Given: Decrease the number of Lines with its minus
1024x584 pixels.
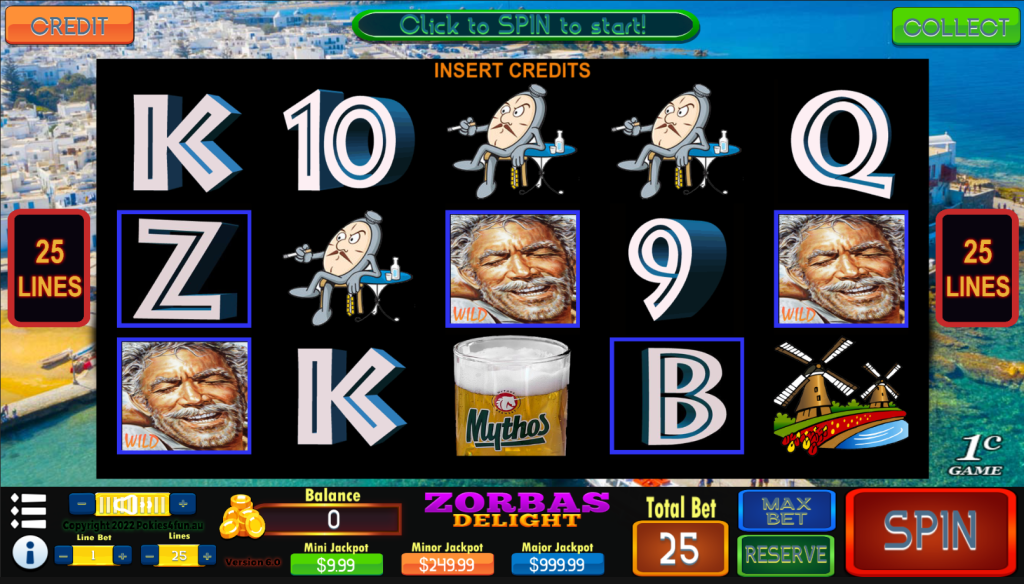Looking at the screenshot, I should click(x=151, y=555).
